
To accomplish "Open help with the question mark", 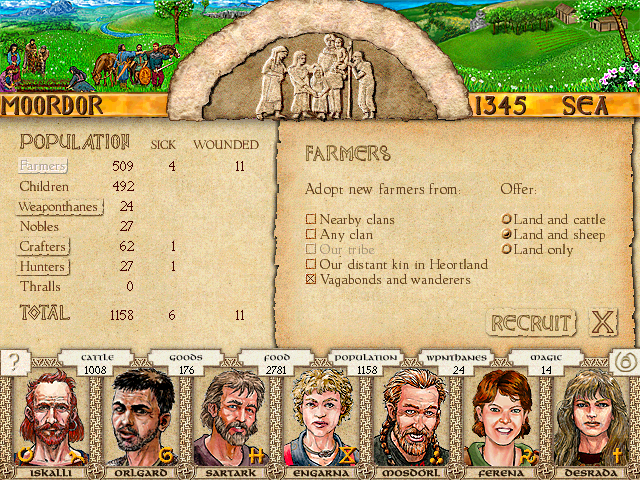I will pos(15,363).
